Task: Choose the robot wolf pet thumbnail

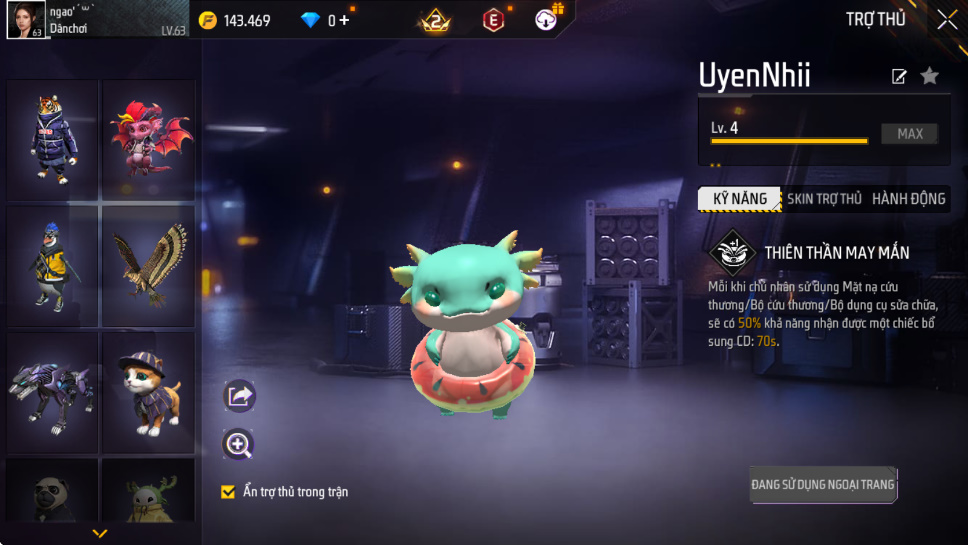Action: click(52, 391)
